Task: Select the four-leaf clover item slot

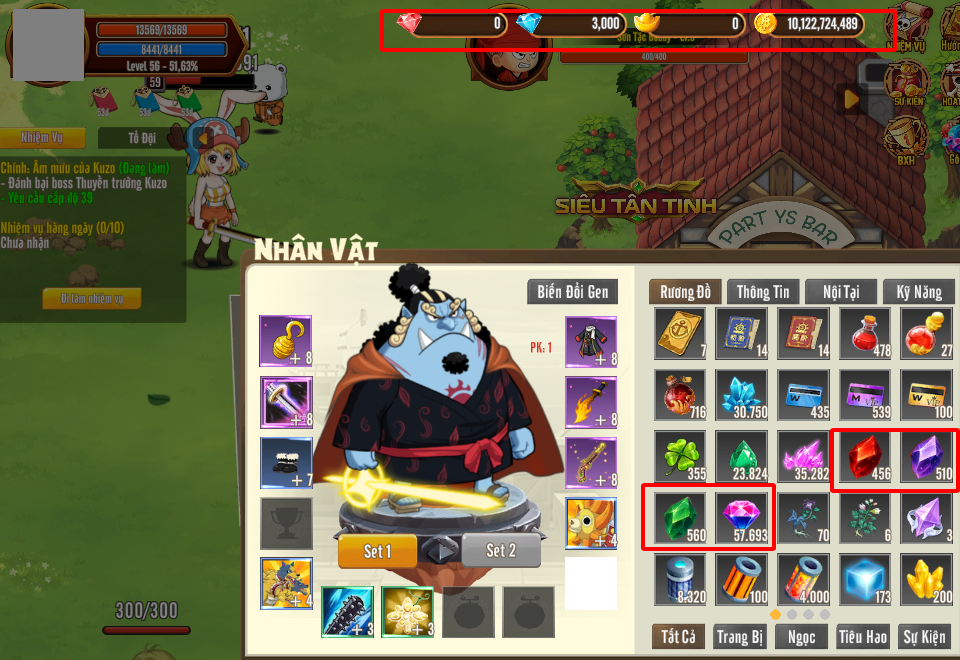Action: pos(682,457)
